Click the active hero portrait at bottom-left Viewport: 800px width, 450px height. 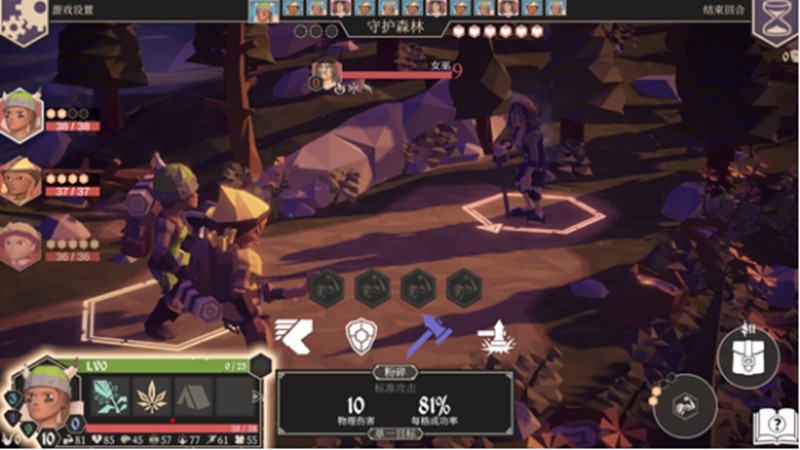[x=43, y=396]
